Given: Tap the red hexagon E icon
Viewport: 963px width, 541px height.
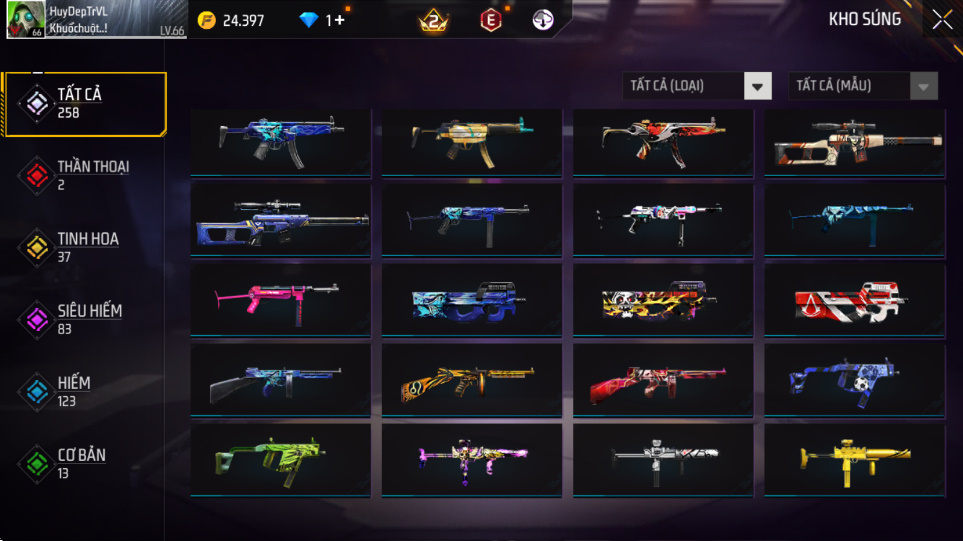Looking at the screenshot, I should (x=490, y=20).
